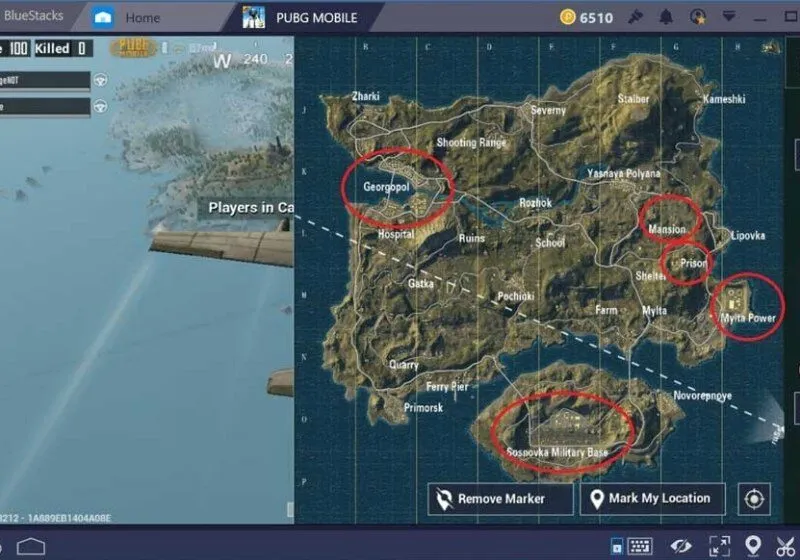Click the scissors screenshot tool

tap(787, 545)
